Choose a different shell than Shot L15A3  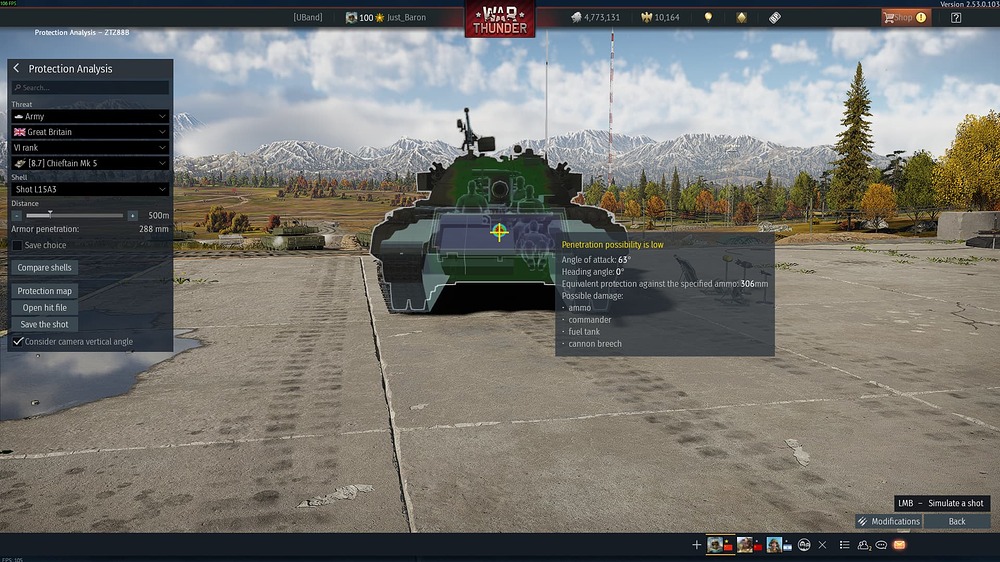coord(89,189)
